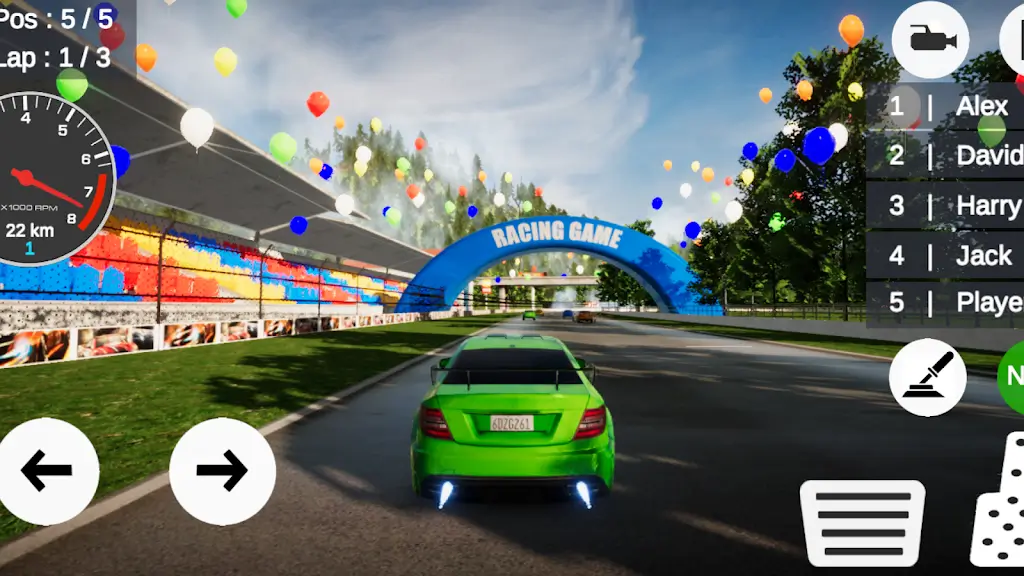Activate the handbrake lever button
This screenshot has height=576, width=1024.
tap(927, 378)
